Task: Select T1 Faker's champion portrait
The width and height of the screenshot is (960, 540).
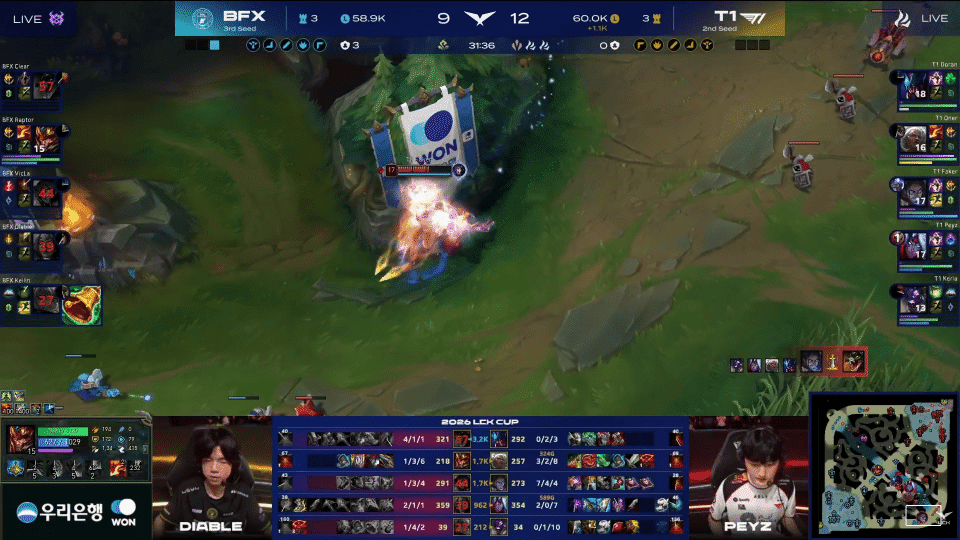Action: click(x=914, y=190)
